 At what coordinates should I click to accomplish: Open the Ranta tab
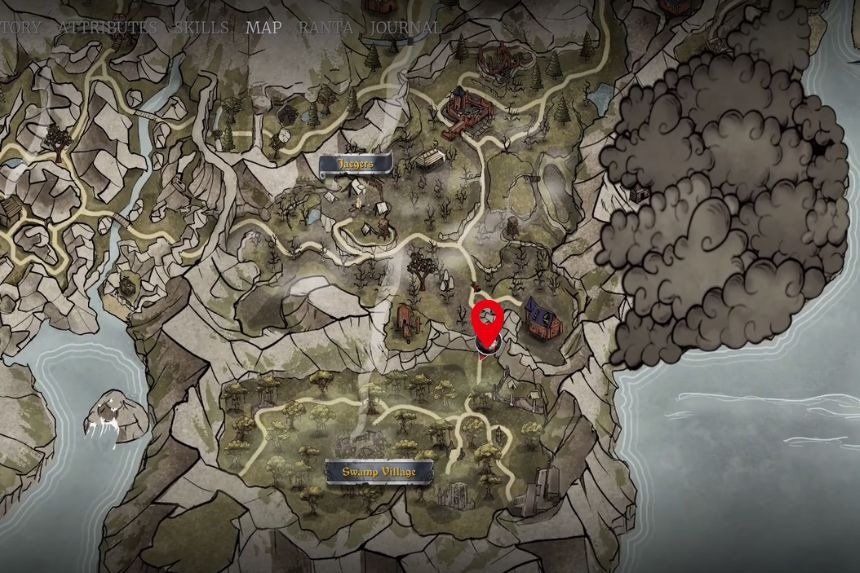click(x=327, y=28)
